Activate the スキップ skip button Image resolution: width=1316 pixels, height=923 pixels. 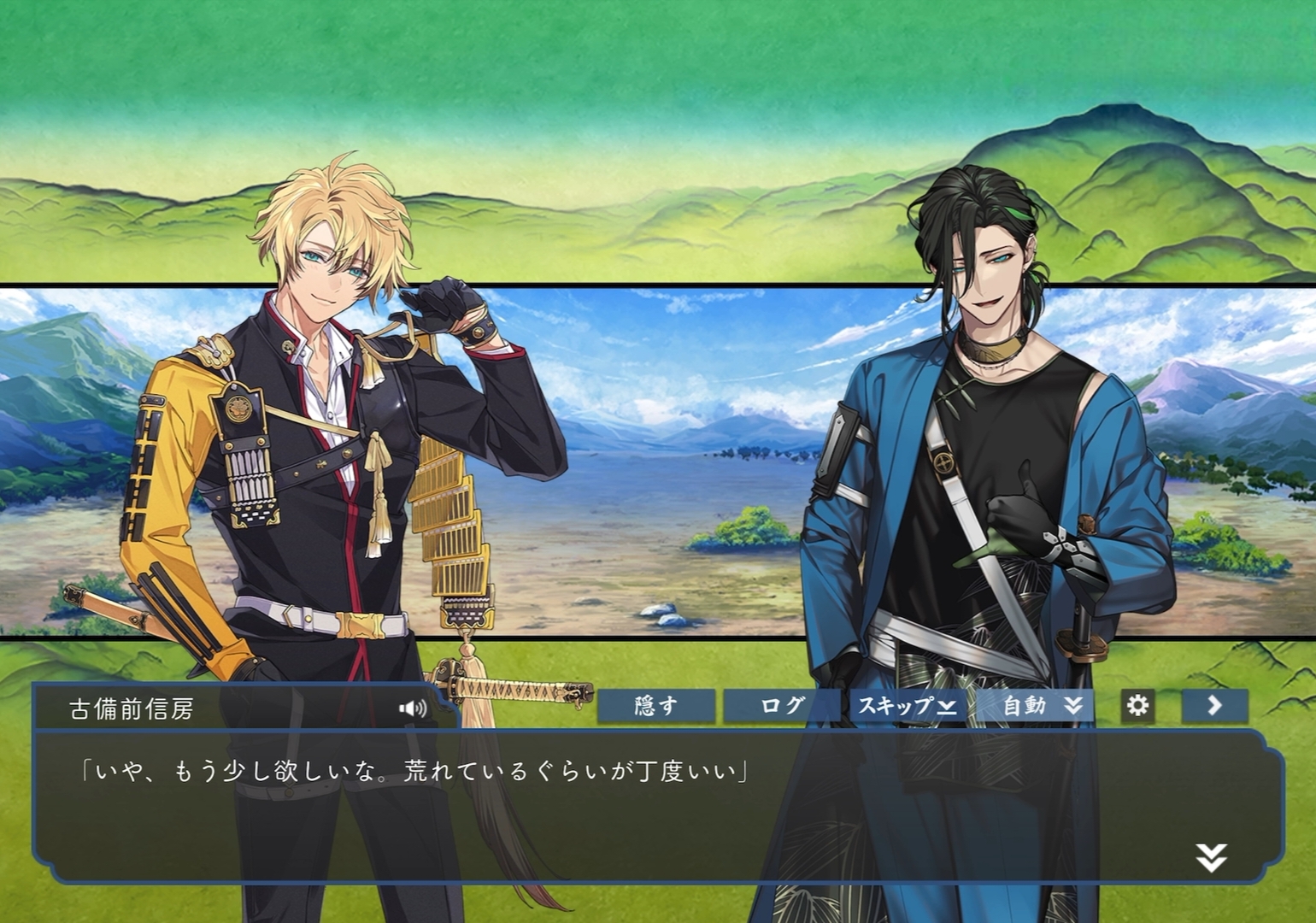point(907,706)
